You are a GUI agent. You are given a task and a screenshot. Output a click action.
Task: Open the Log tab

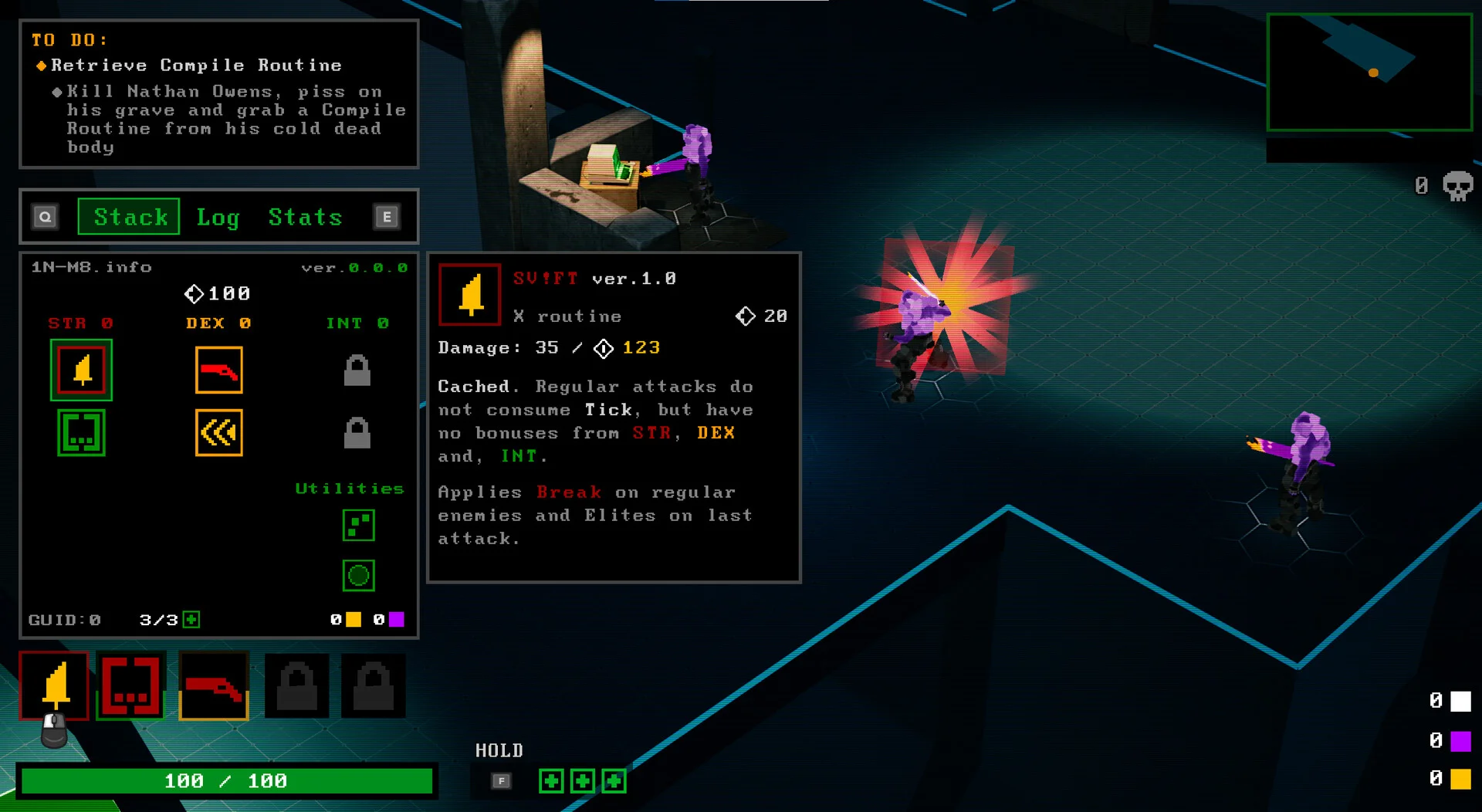(218, 217)
